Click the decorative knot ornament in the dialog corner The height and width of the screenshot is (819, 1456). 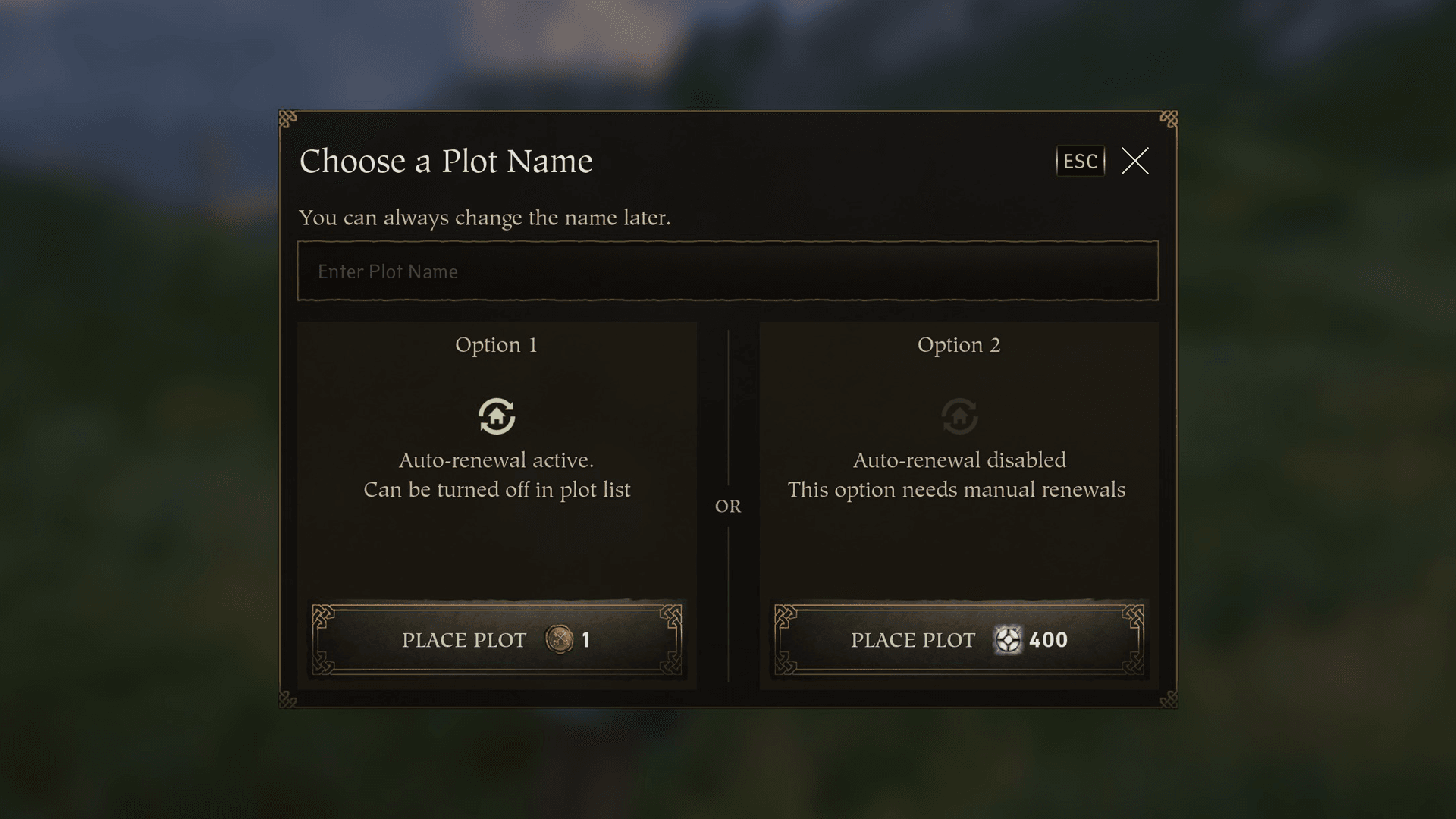coord(287,118)
